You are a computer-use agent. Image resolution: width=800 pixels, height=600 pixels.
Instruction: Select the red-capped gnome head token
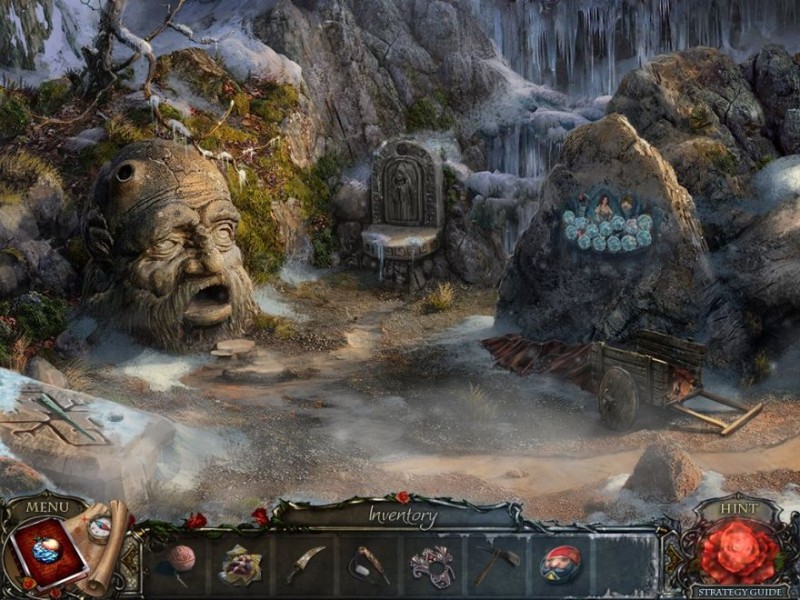click(x=560, y=565)
